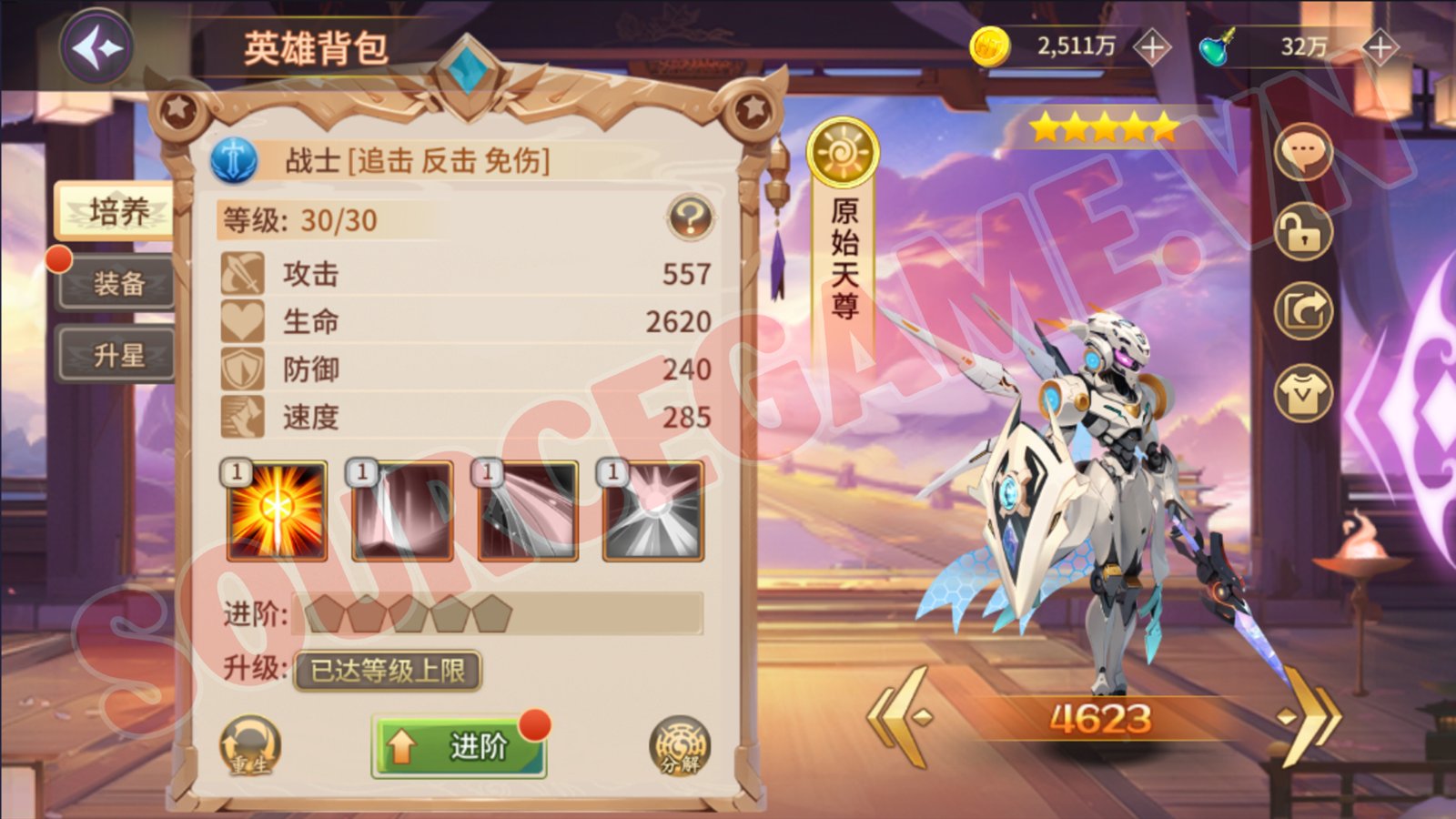
Task: Open the 原始天尊 swirl emblem
Action: tap(842, 153)
